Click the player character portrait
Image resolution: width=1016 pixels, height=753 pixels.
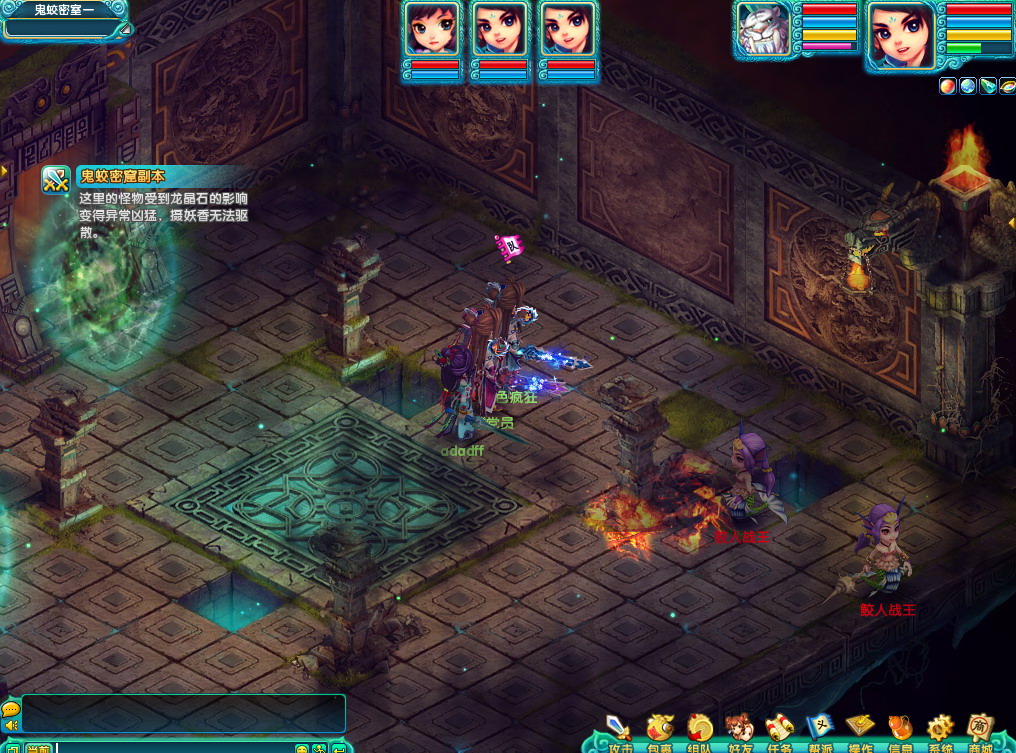900,35
